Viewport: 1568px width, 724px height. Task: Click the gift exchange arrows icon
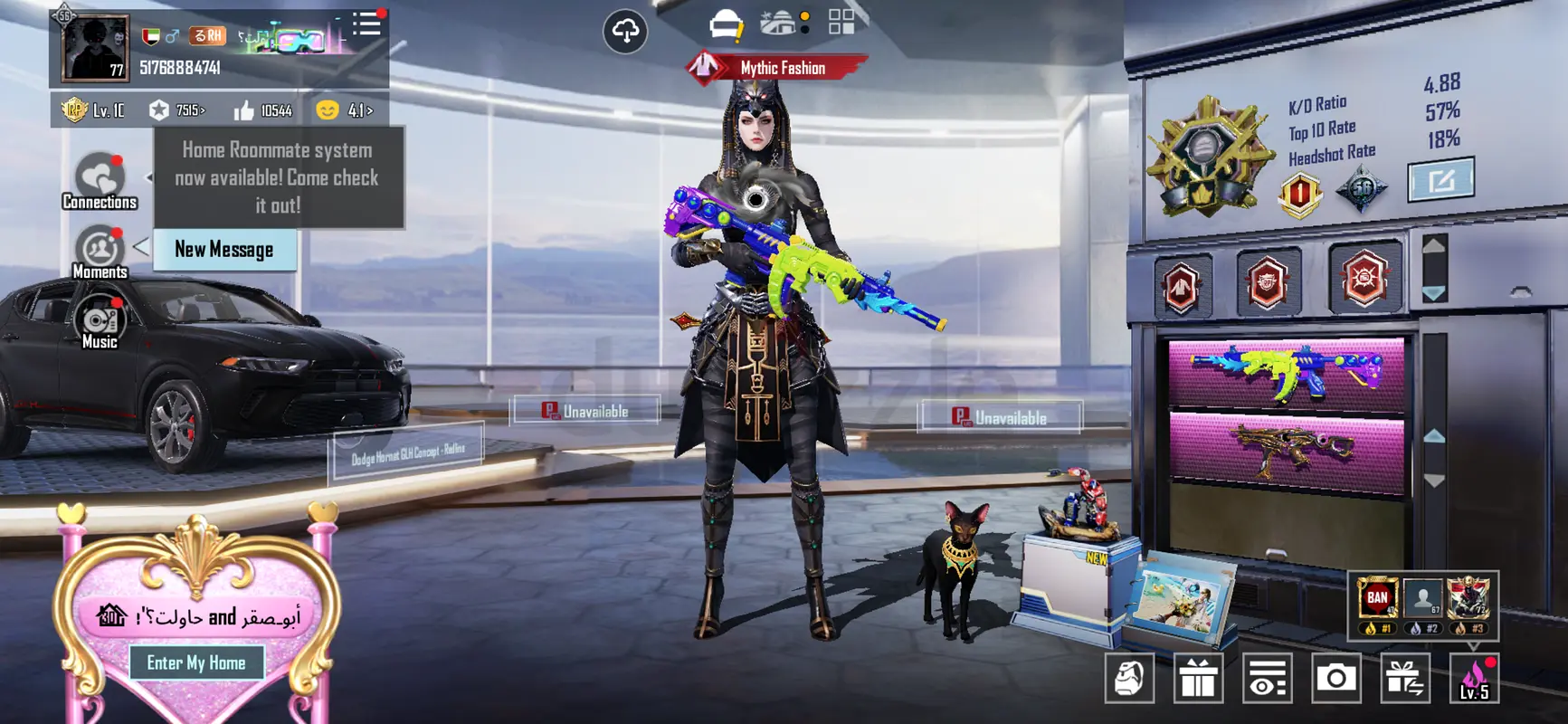click(1404, 678)
